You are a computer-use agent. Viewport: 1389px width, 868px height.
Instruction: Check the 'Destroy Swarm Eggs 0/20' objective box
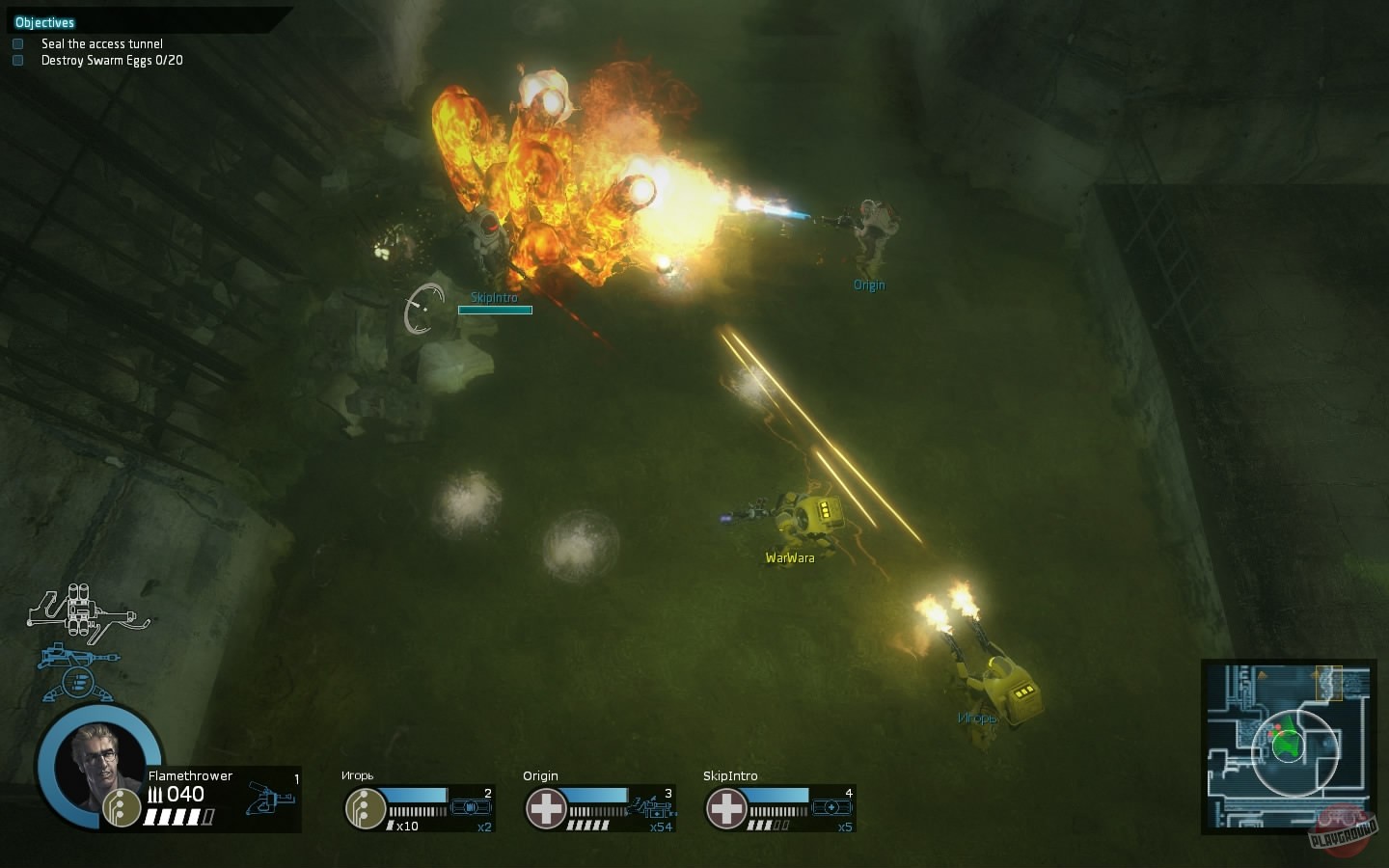click(x=16, y=60)
